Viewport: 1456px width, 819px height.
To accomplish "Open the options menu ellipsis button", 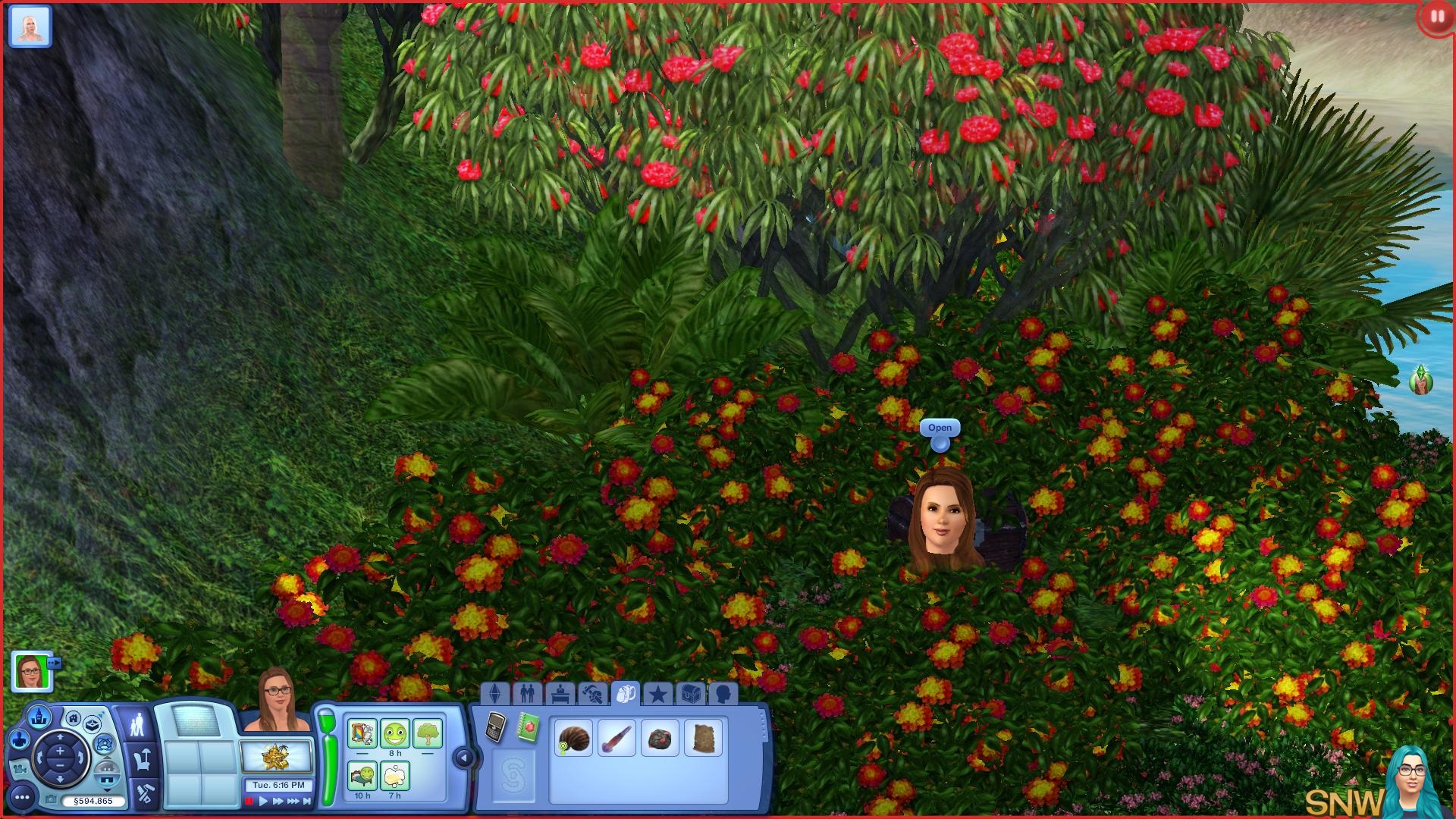I will [22, 798].
